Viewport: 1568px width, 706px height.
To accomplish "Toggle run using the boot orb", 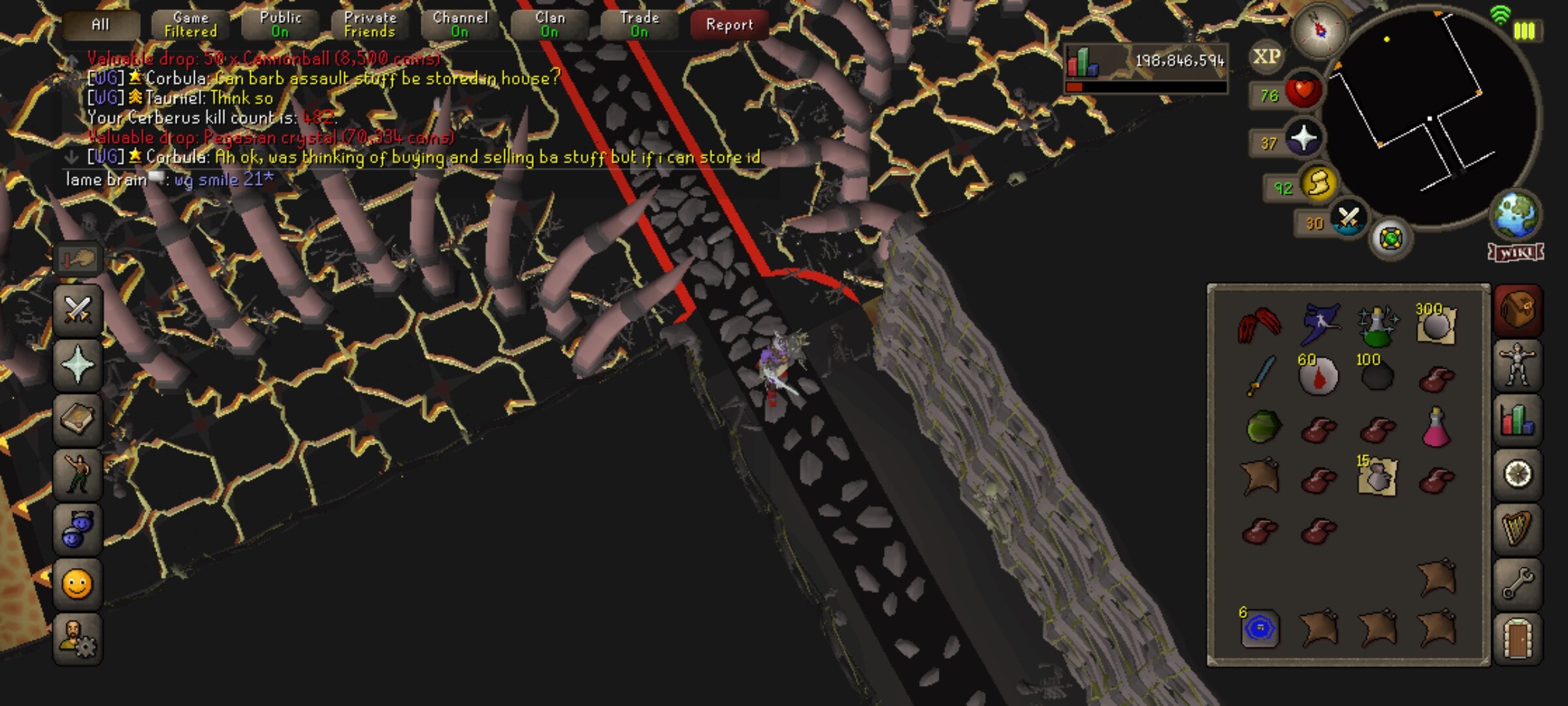I will point(1318,184).
